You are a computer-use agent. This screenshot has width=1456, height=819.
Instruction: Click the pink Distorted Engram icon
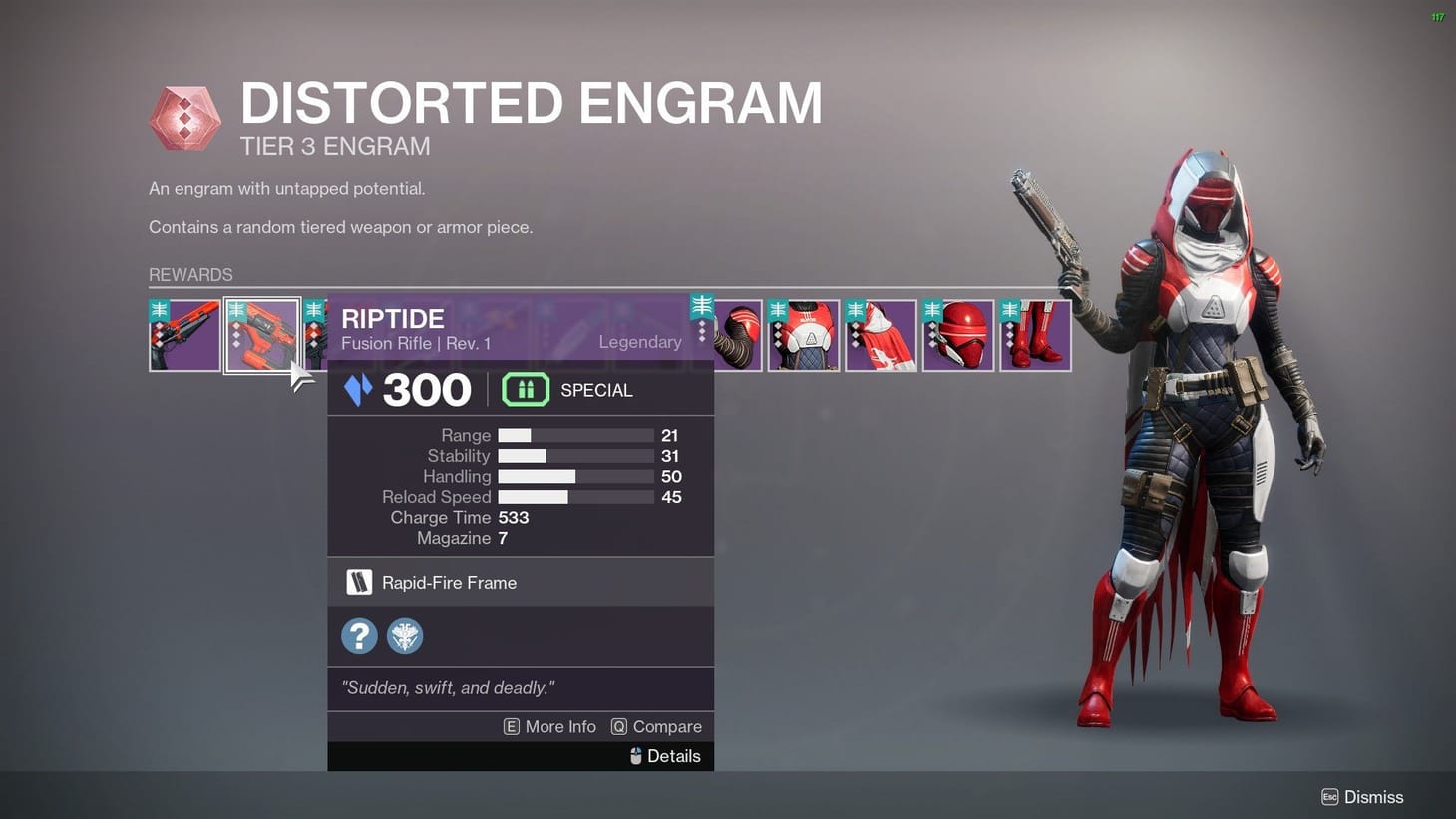click(185, 117)
